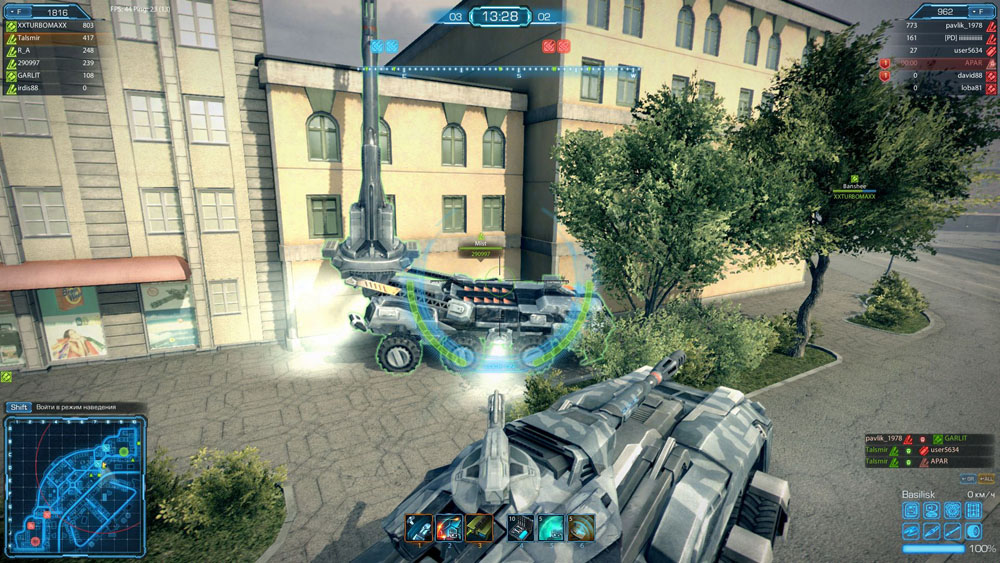Activate the teal shield ability in slot 5

551,528
